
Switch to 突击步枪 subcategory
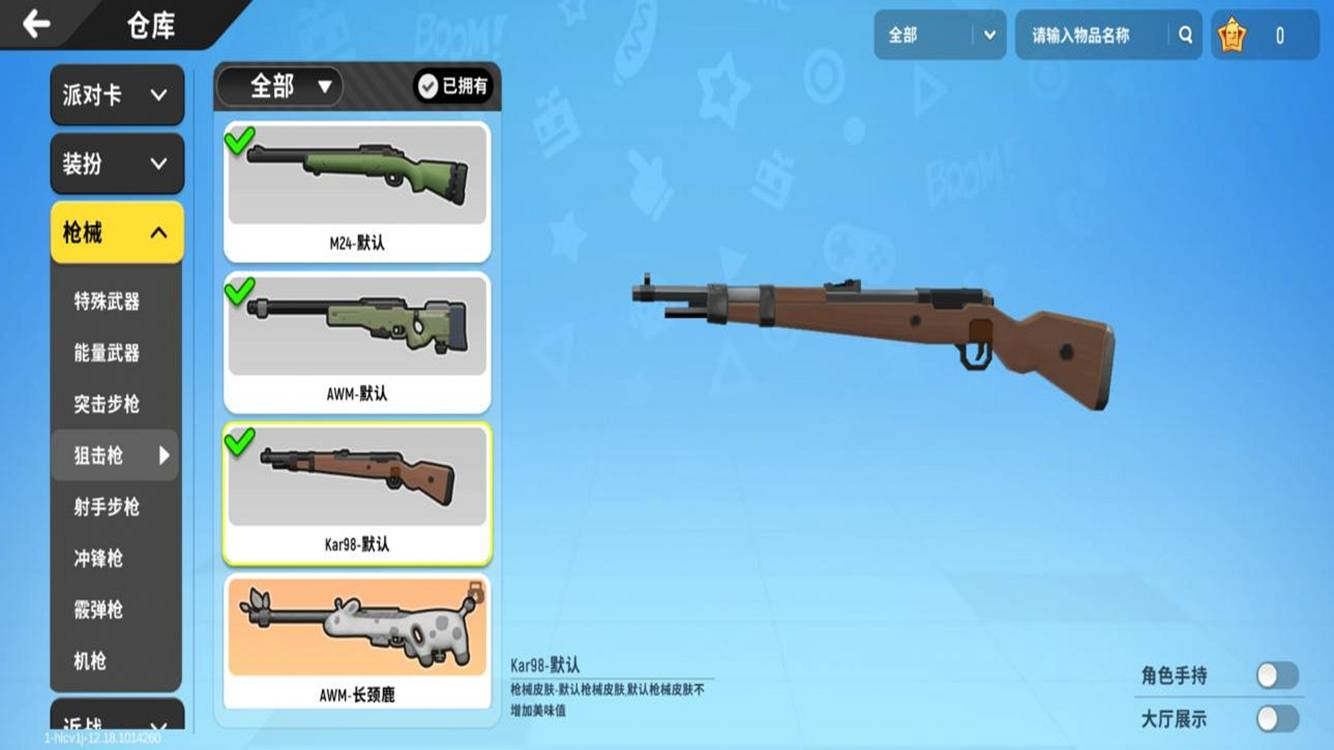click(x=107, y=404)
